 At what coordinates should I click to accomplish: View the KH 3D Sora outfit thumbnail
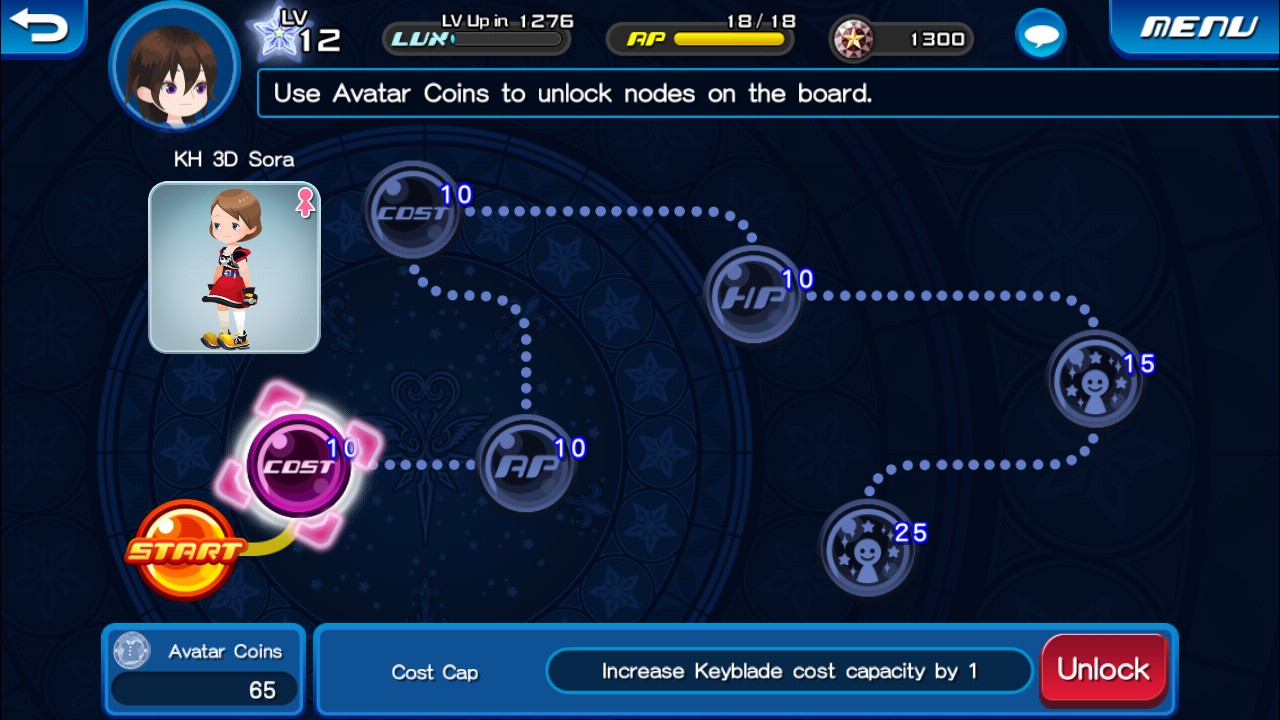pyautogui.click(x=234, y=267)
